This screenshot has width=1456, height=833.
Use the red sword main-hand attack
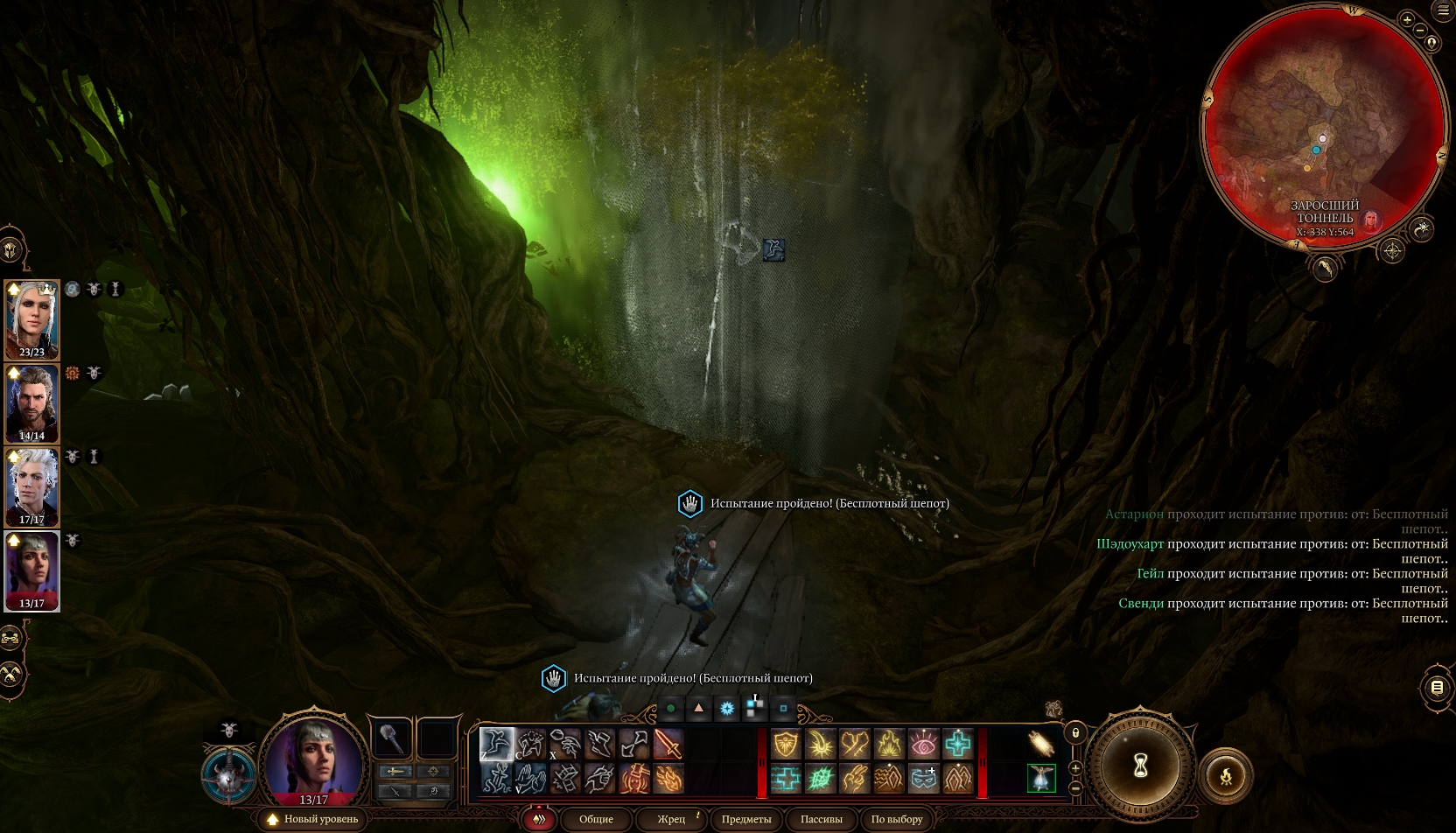pos(668,745)
